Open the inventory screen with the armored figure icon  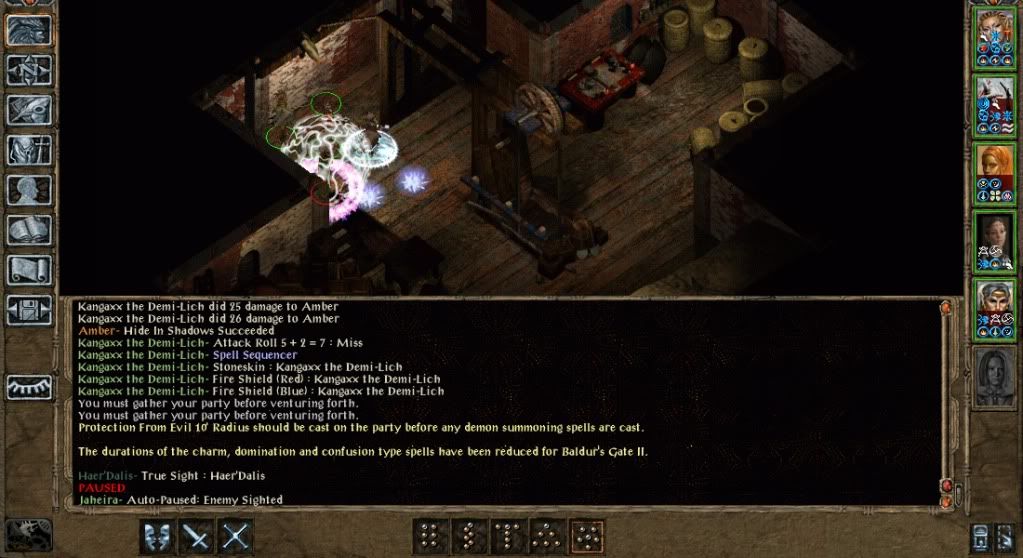[x=30, y=149]
